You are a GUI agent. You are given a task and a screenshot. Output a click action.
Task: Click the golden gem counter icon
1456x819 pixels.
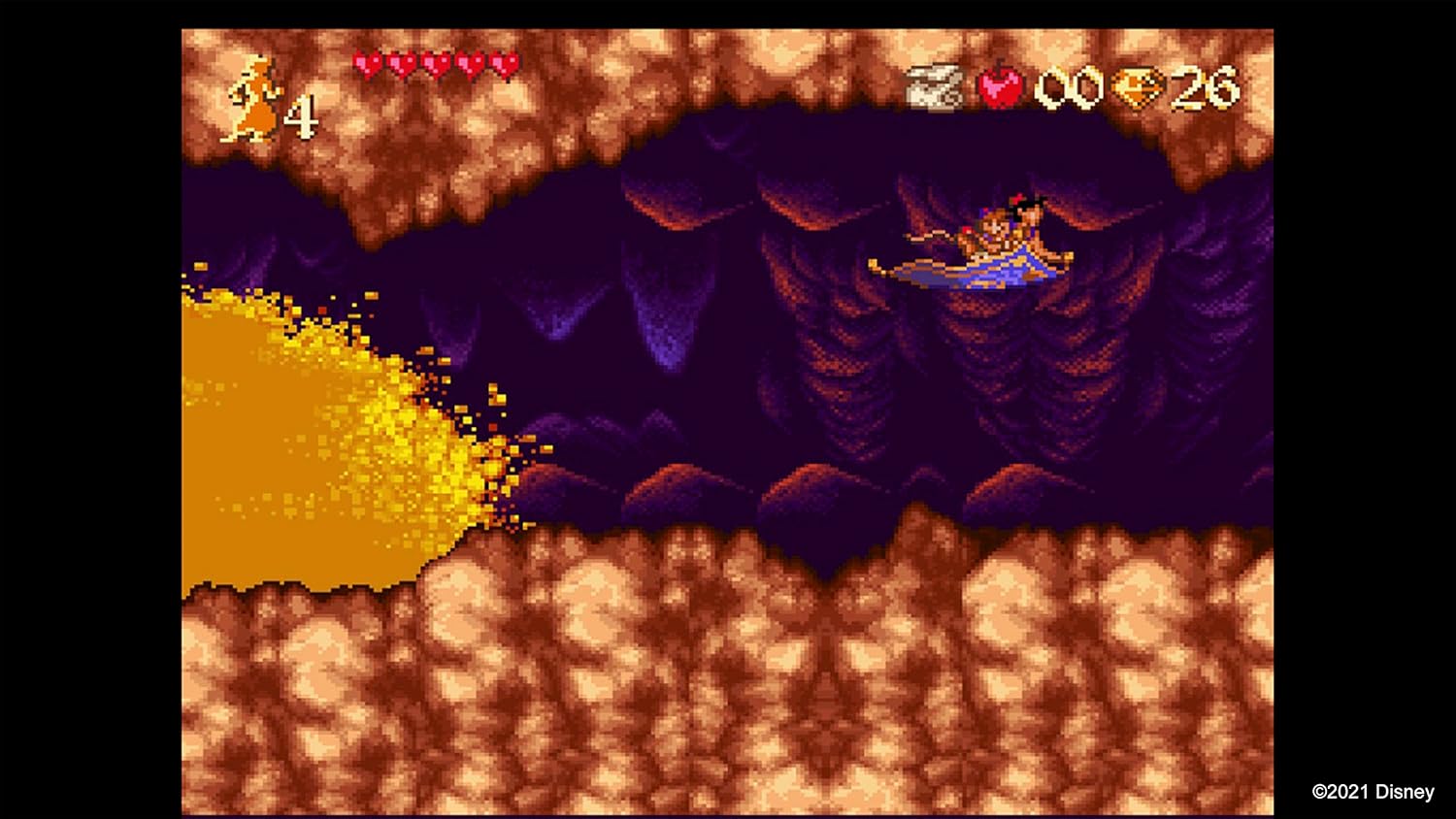coord(1141,87)
